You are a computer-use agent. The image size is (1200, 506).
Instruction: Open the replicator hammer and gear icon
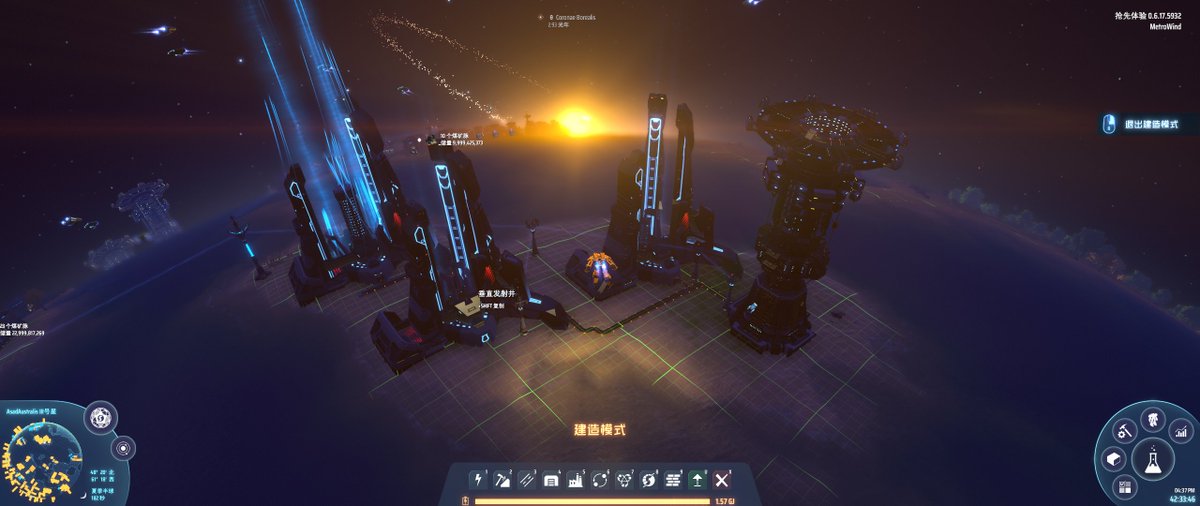click(x=1125, y=432)
